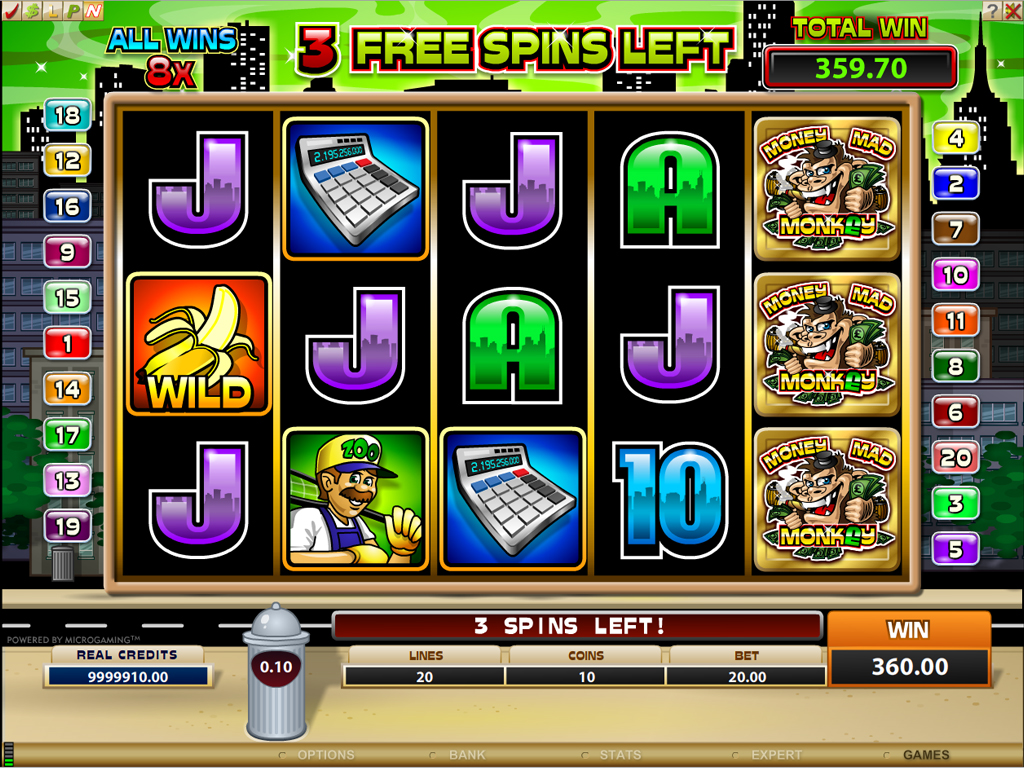1024x768 pixels.
Task: Click the red checkmark toolbar icon
Action: click(x=11, y=10)
